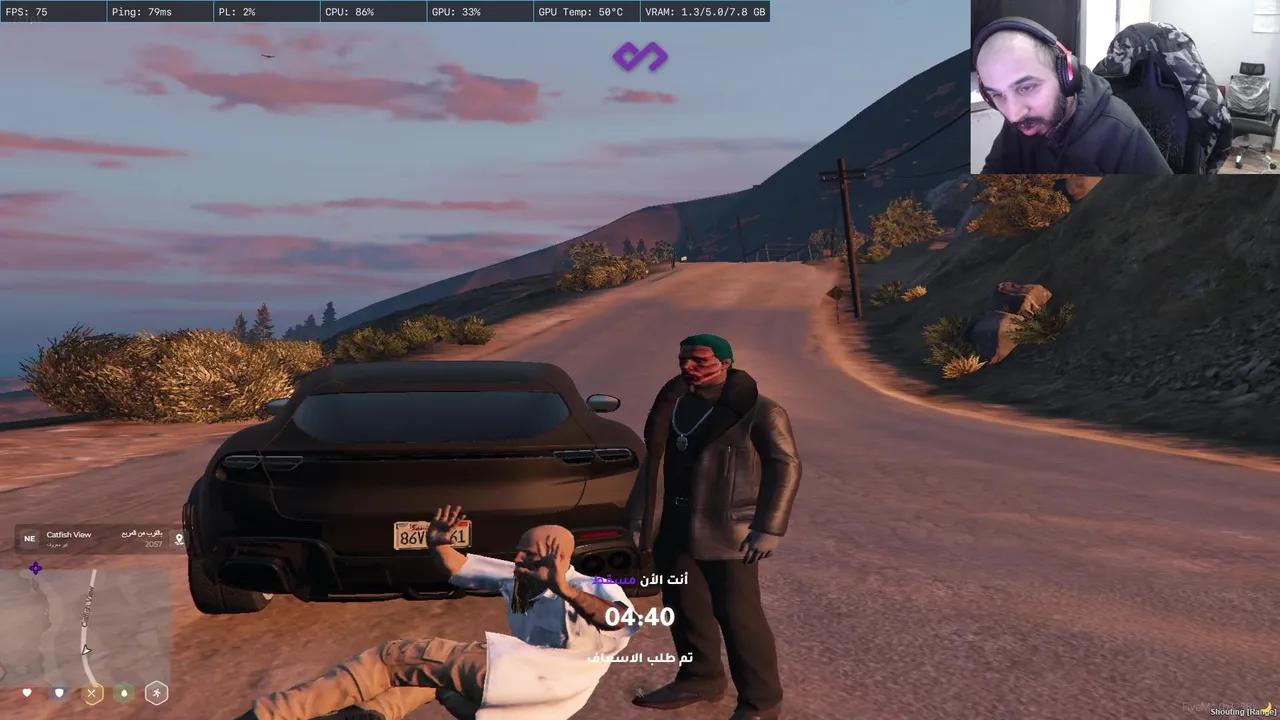Click the webcam overlay thumbnail

coord(1124,87)
